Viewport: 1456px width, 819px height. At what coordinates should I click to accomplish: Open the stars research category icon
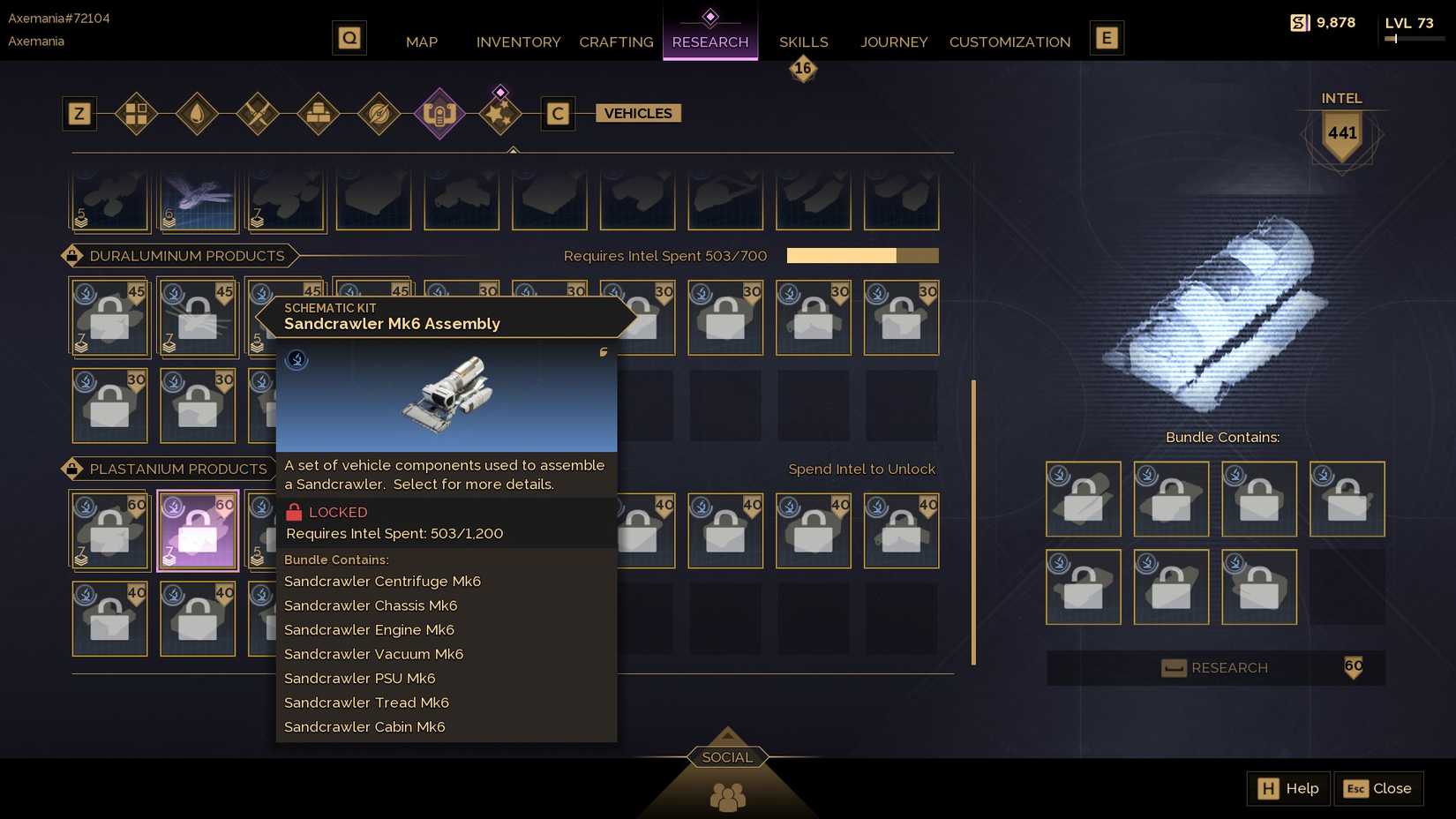point(499,113)
